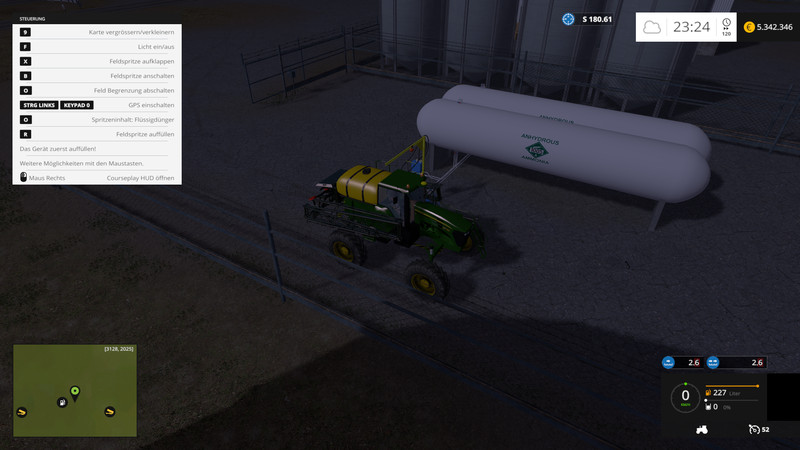
Task: Select the blue GPS crosshair icon
Action: (568, 19)
